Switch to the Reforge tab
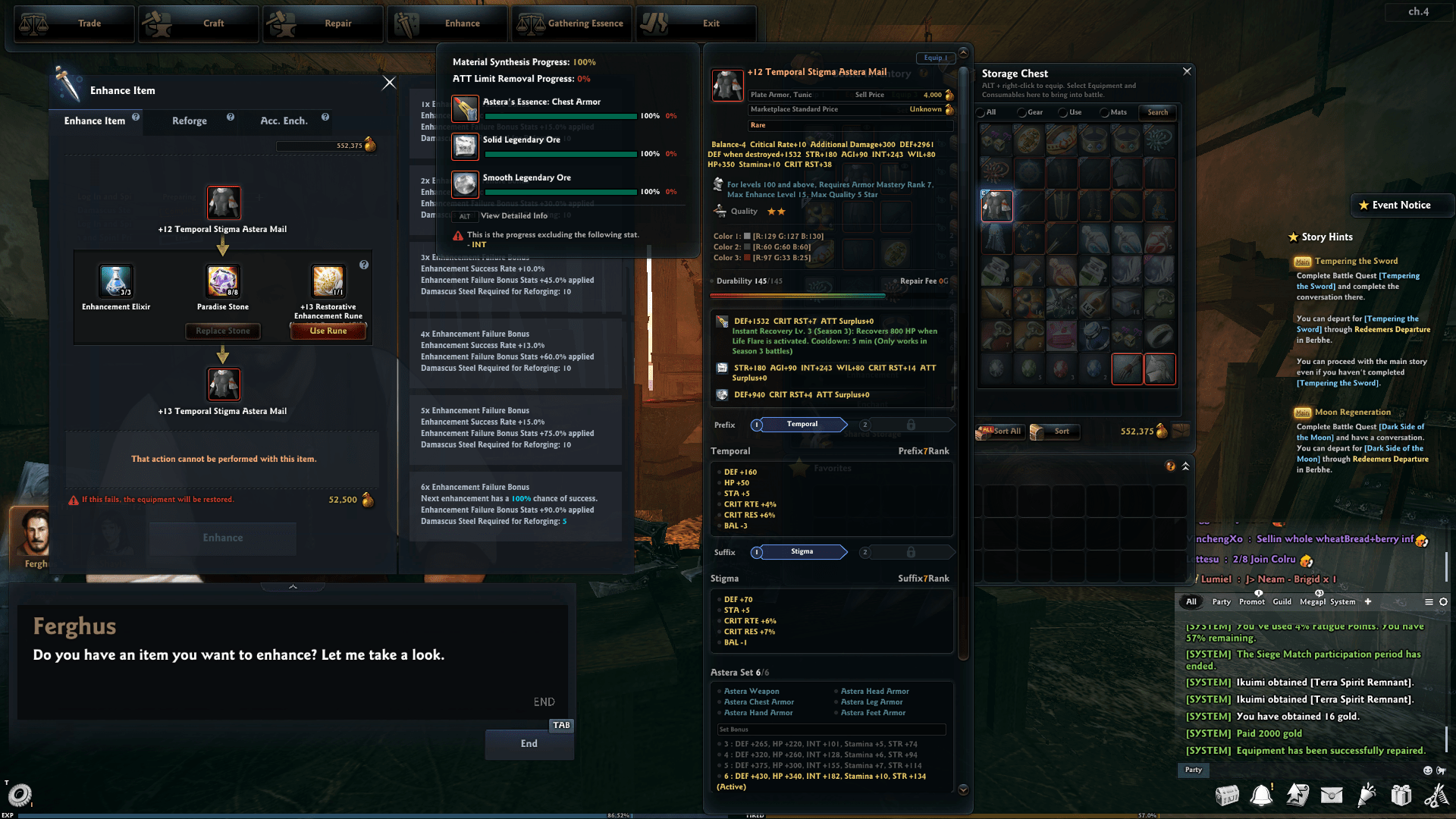 point(189,121)
